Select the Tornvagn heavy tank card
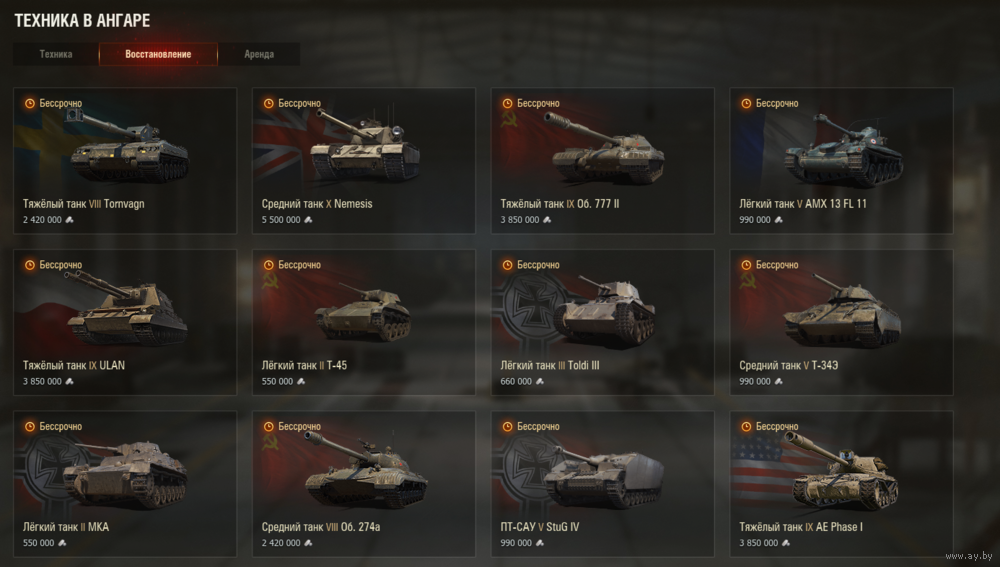Image resolution: width=1000 pixels, height=567 pixels. point(125,160)
